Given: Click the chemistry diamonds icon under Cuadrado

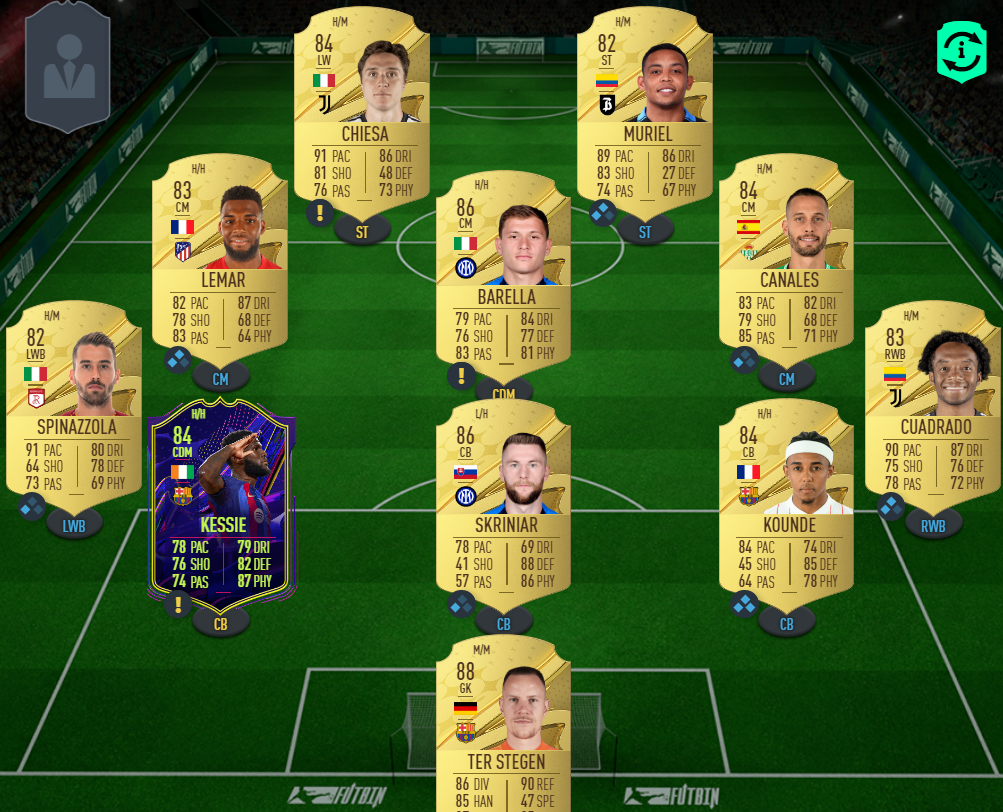Looking at the screenshot, I should click(890, 507).
